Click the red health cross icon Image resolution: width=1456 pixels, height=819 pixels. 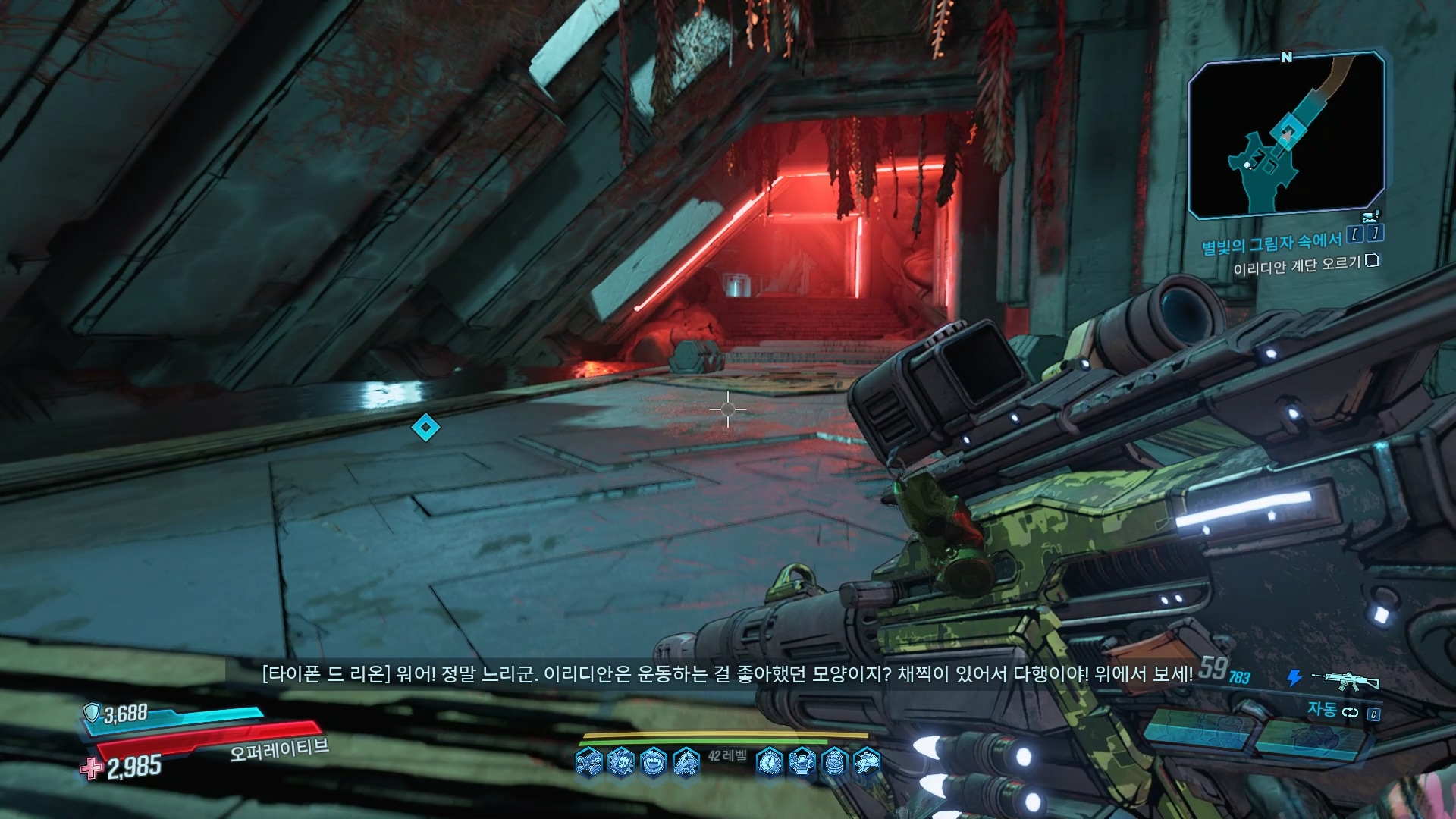tap(92, 767)
